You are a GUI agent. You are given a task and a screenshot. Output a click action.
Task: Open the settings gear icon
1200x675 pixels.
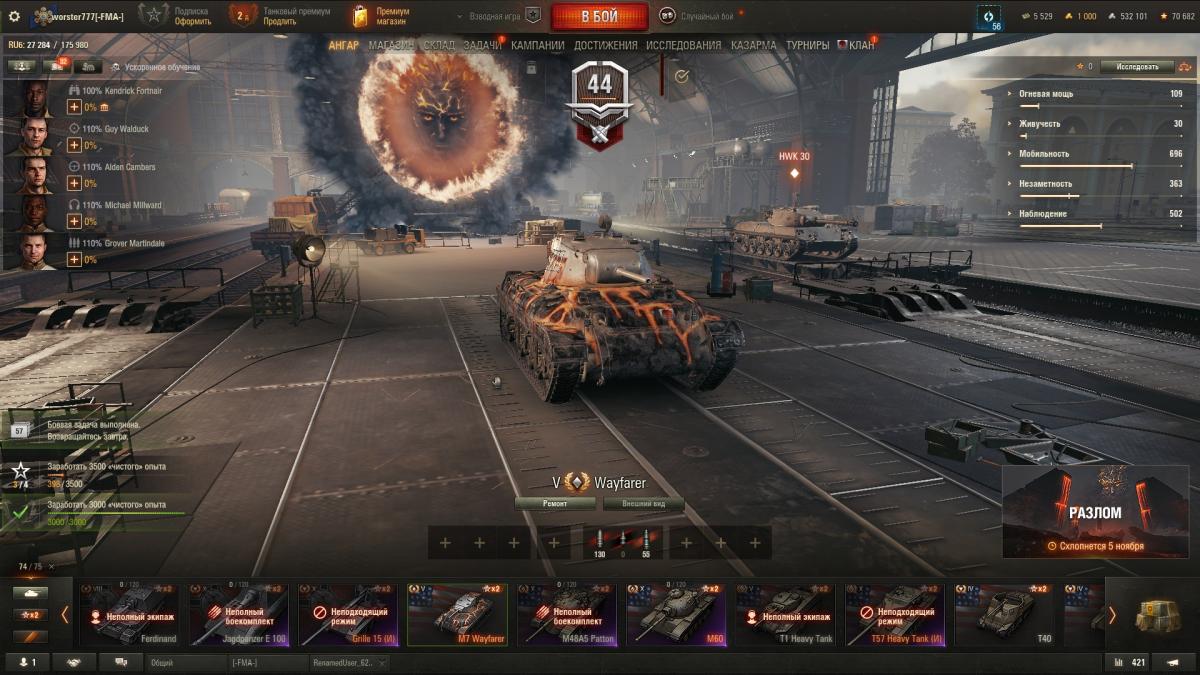click(14, 16)
